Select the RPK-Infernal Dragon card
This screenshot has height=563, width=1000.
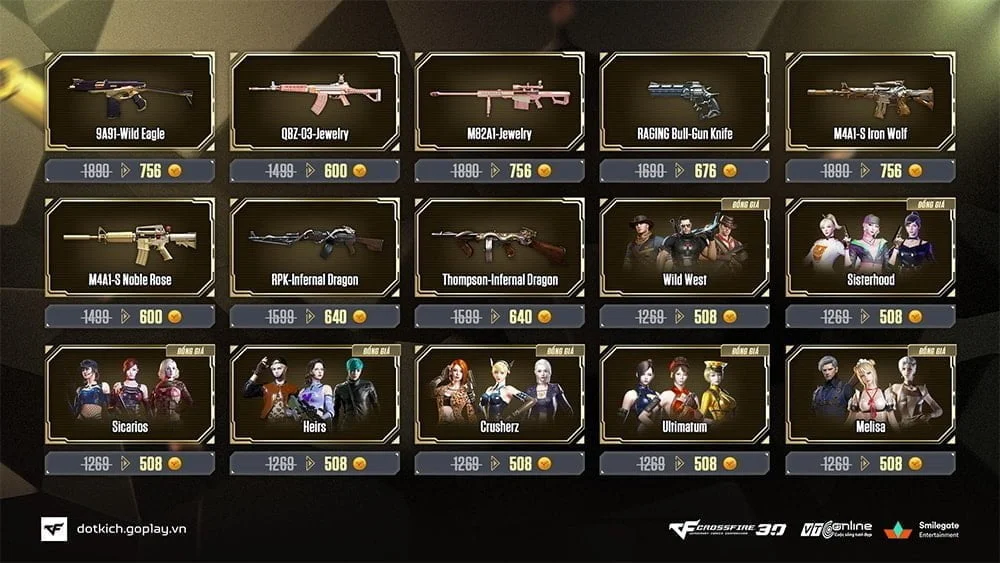314,248
